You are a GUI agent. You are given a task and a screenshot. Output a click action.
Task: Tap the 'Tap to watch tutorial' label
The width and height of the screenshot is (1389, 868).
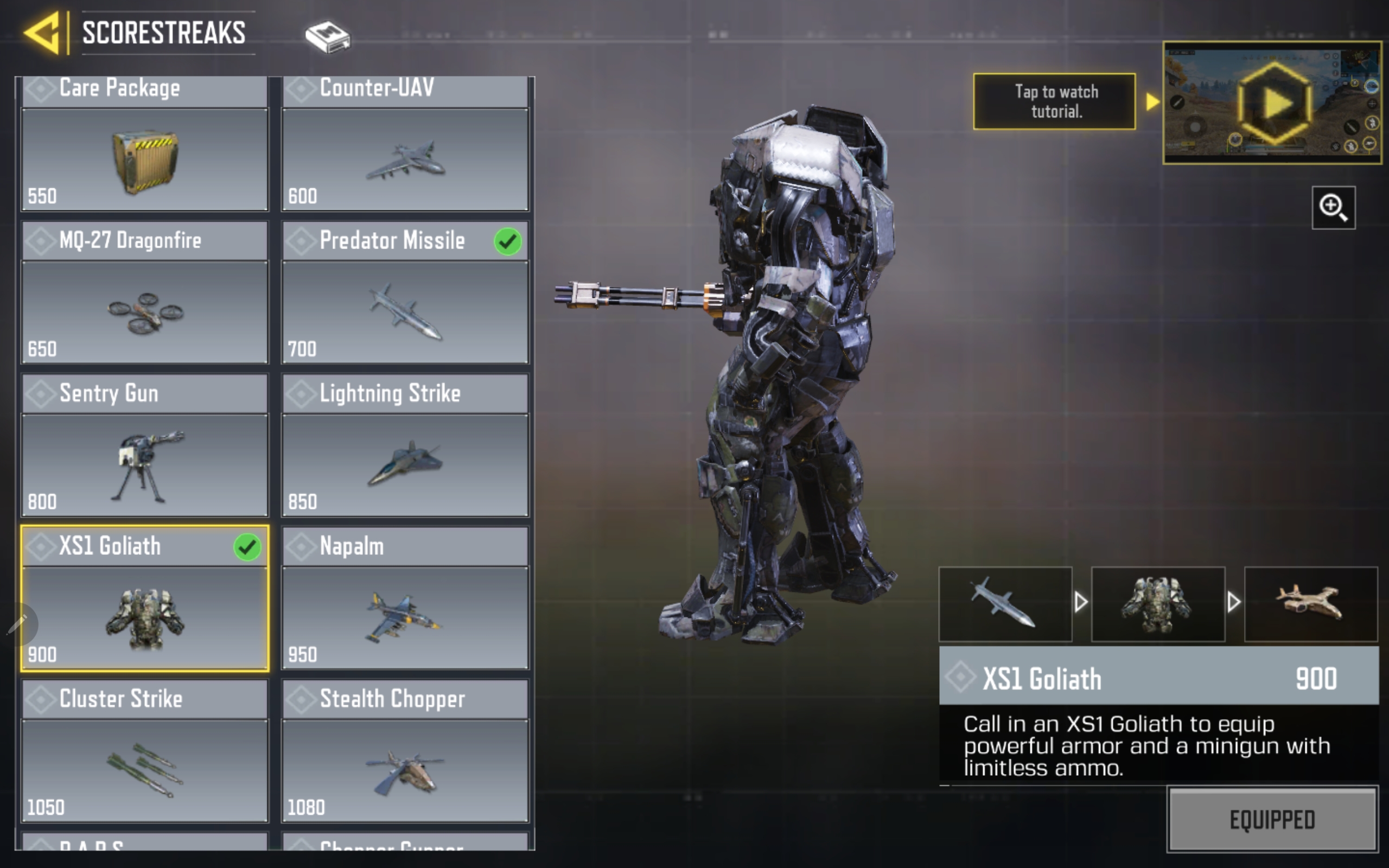pos(1054,101)
